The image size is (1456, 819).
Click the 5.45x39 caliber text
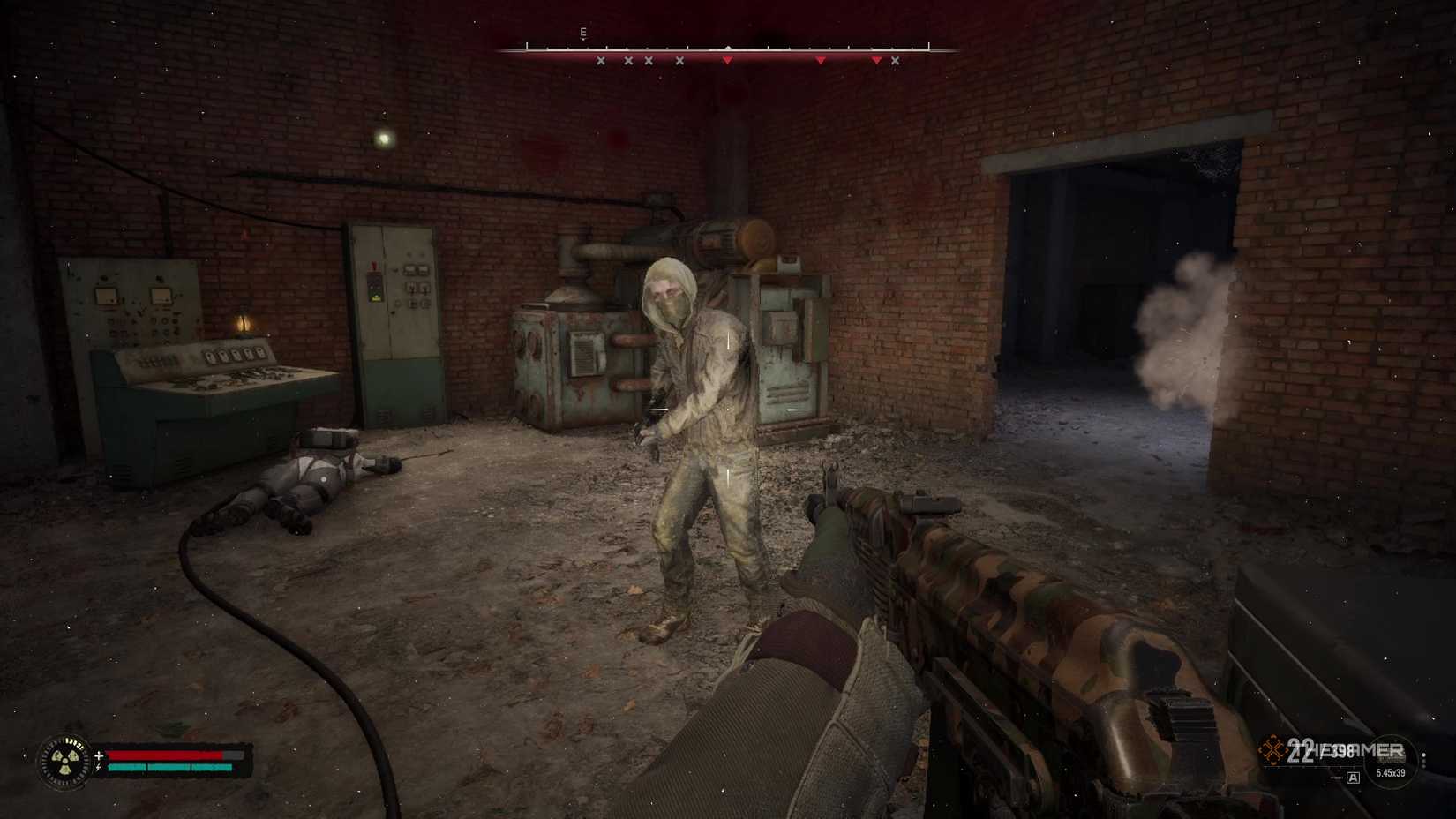[1391, 773]
